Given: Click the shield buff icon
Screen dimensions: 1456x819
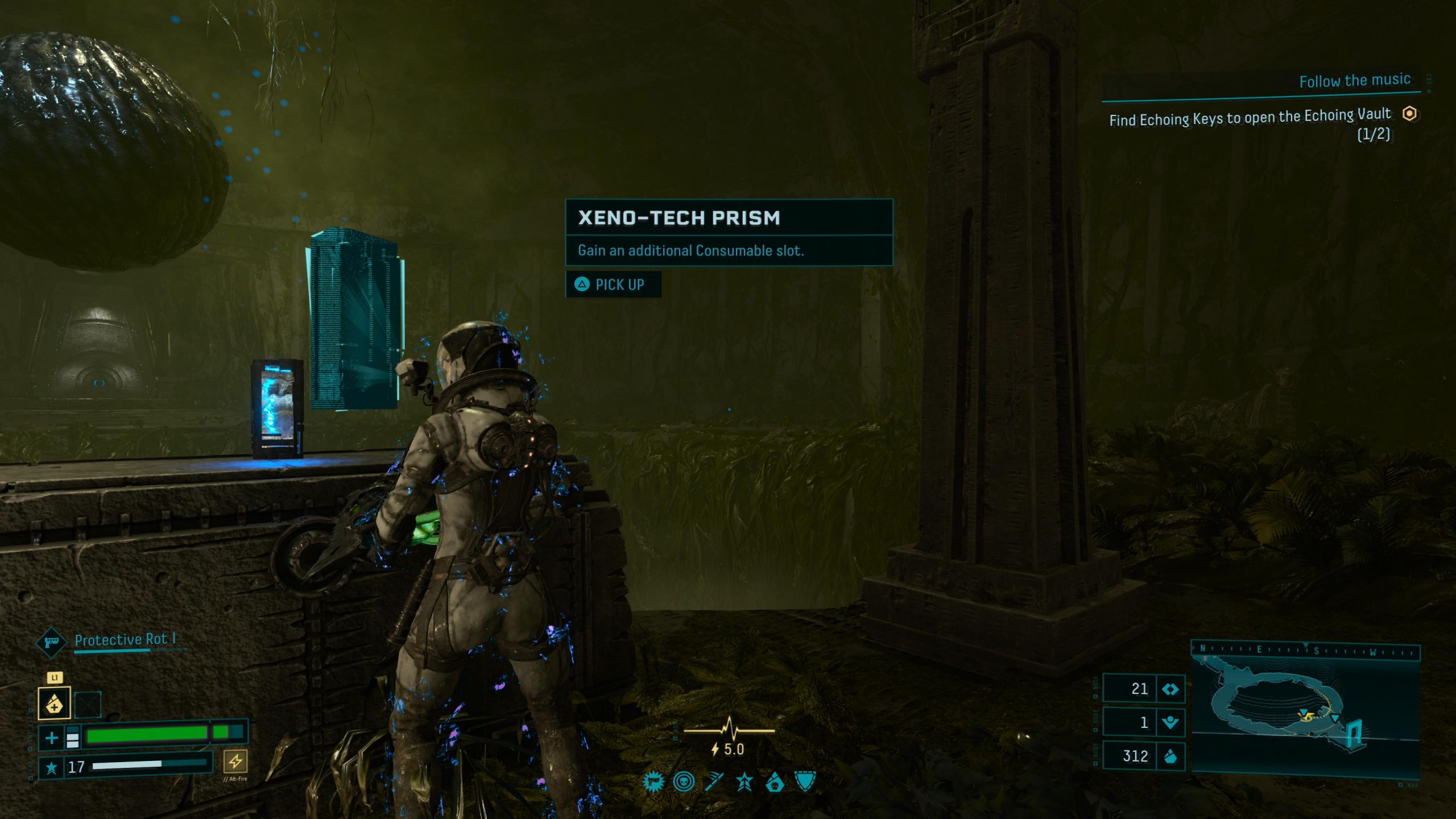Looking at the screenshot, I should 805,781.
